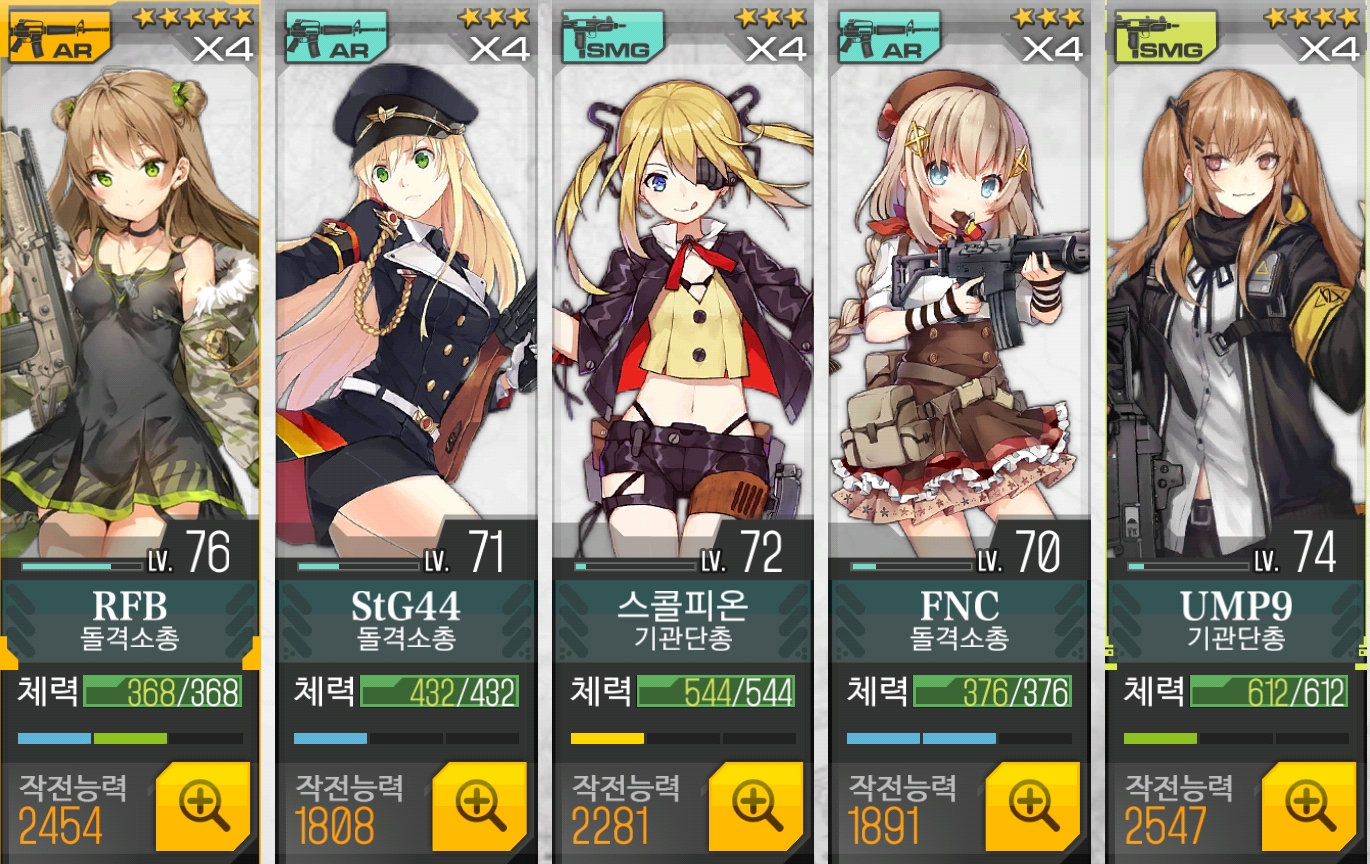The width and height of the screenshot is (1370, 864).
Task: Open RFB's magnifier detail button
Action: click(x=203, y=807)
